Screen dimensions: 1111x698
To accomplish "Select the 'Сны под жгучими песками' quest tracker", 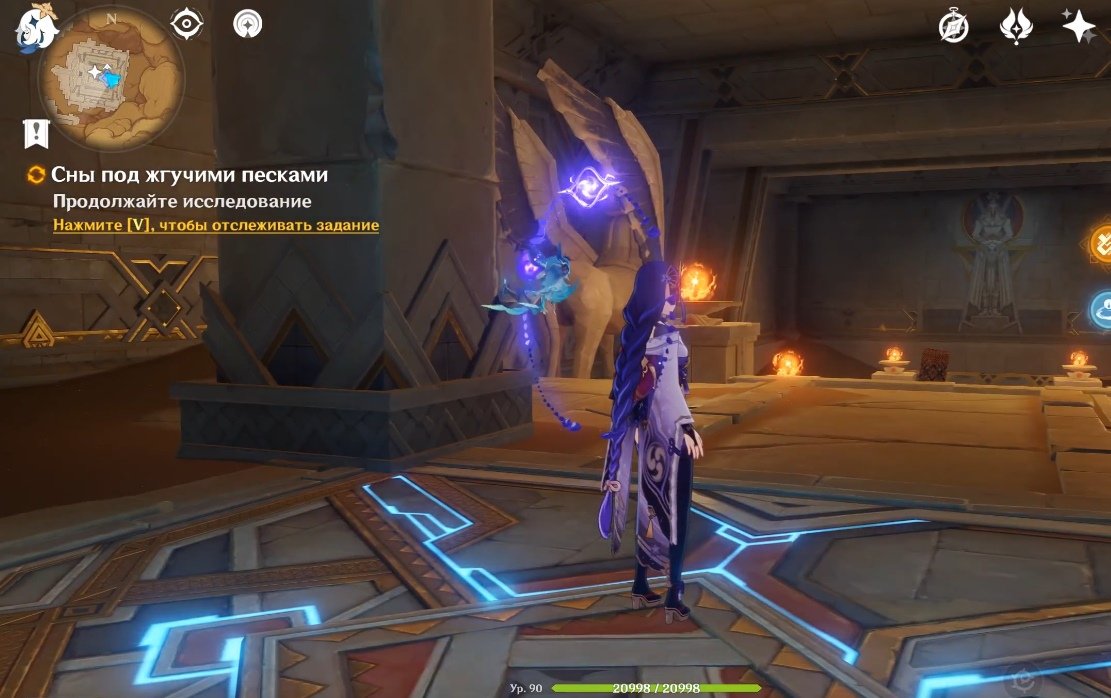I will click(x=189, y=175).
